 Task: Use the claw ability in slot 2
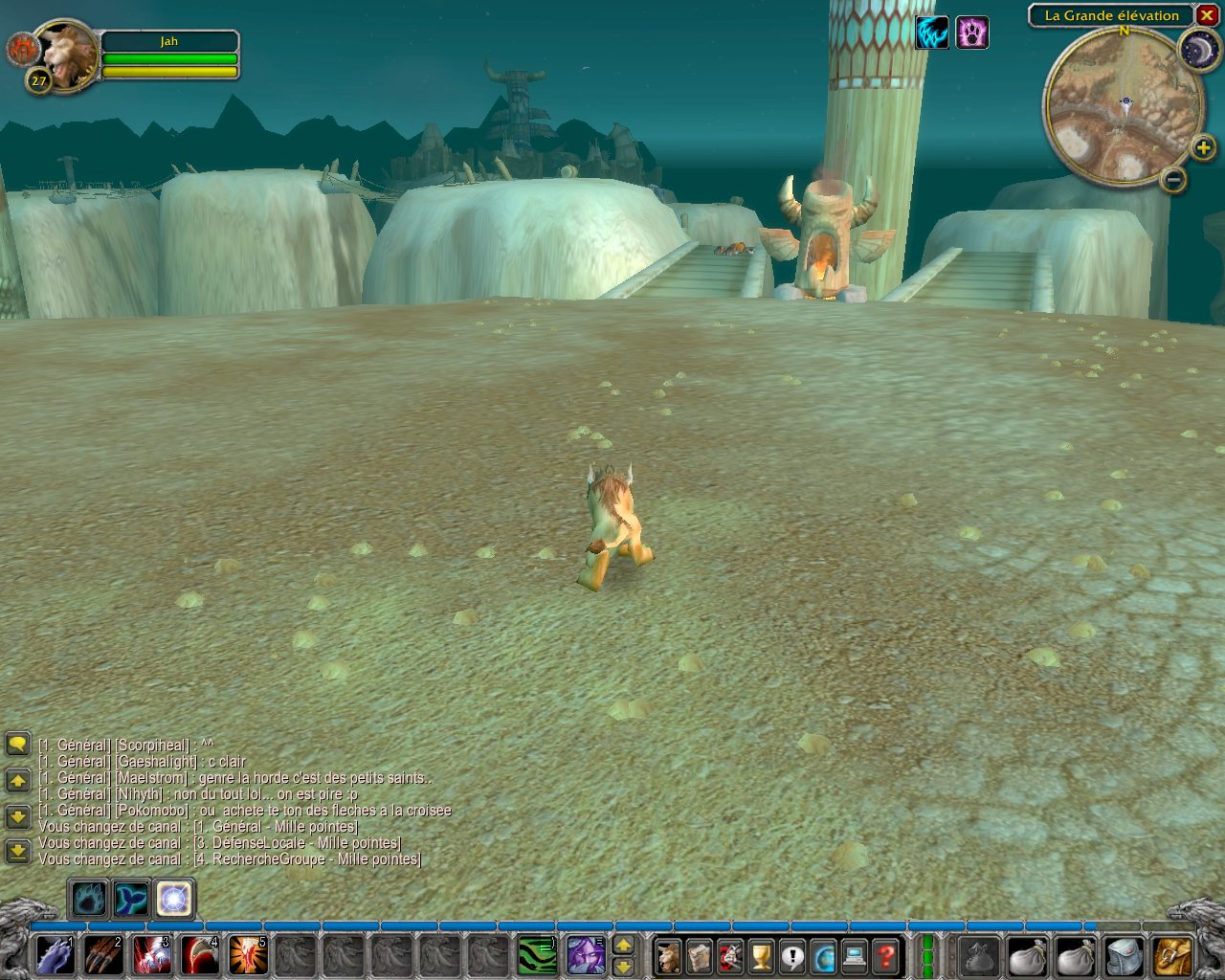tap(103, 955)
